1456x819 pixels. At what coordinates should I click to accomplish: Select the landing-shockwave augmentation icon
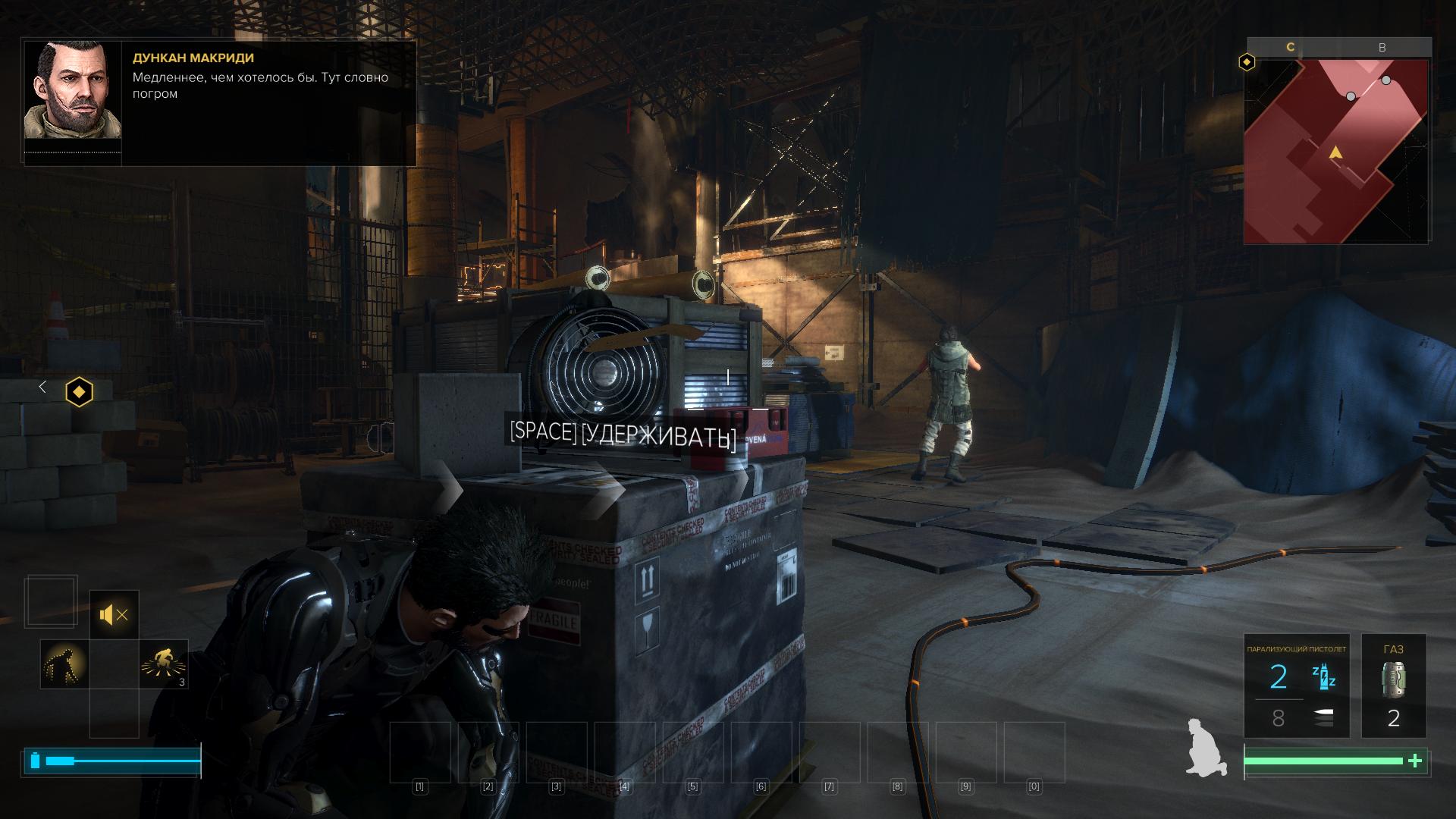163,664
